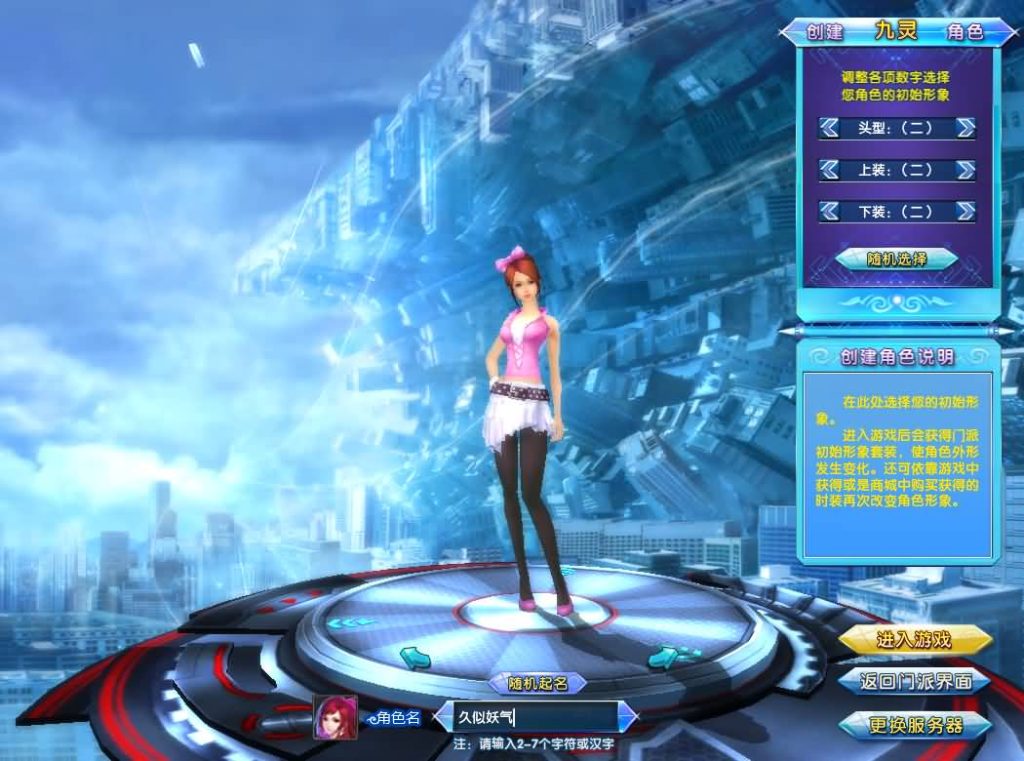1024x761 pixels.
Task: Generate a random name with 随机起名
Action: pos(537,684)
